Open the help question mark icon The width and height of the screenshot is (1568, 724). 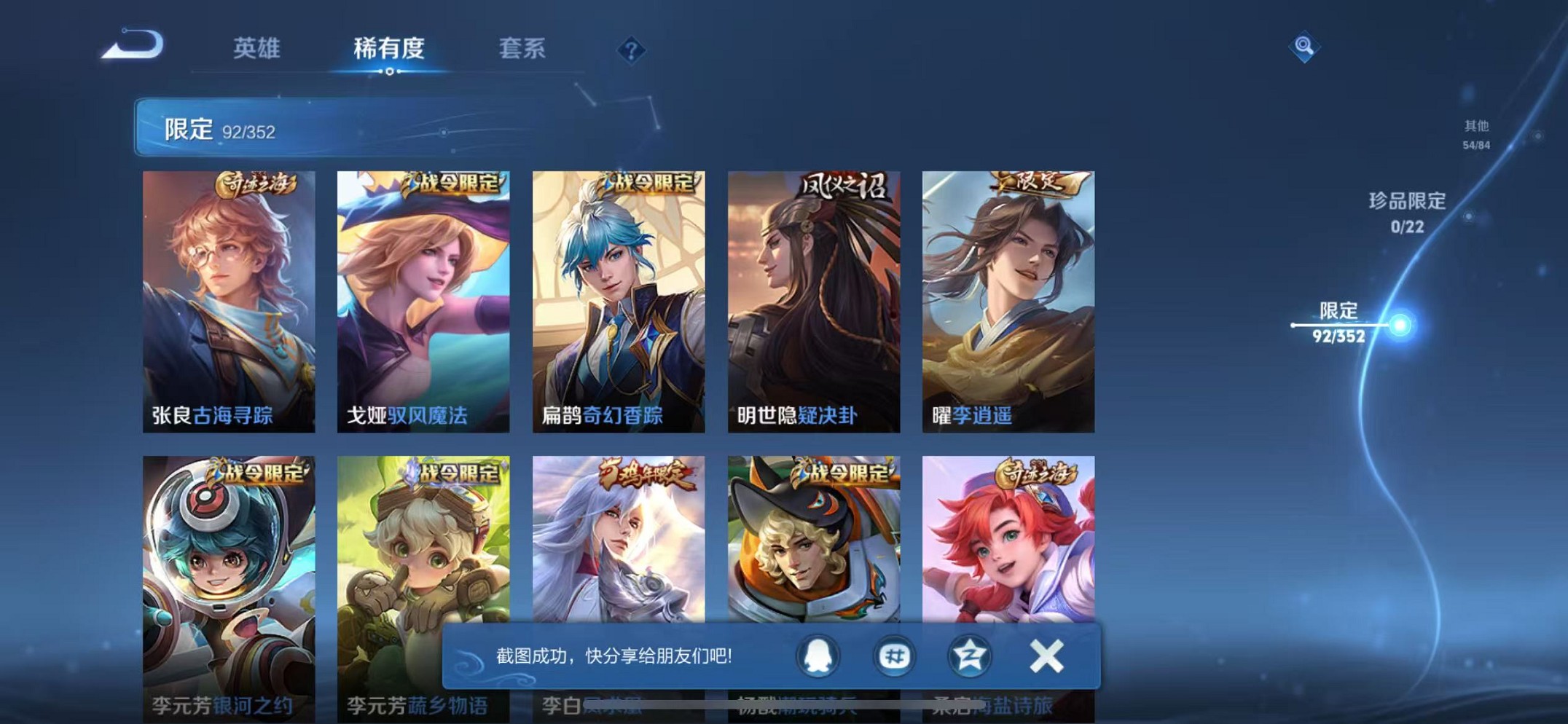point(631,50)
